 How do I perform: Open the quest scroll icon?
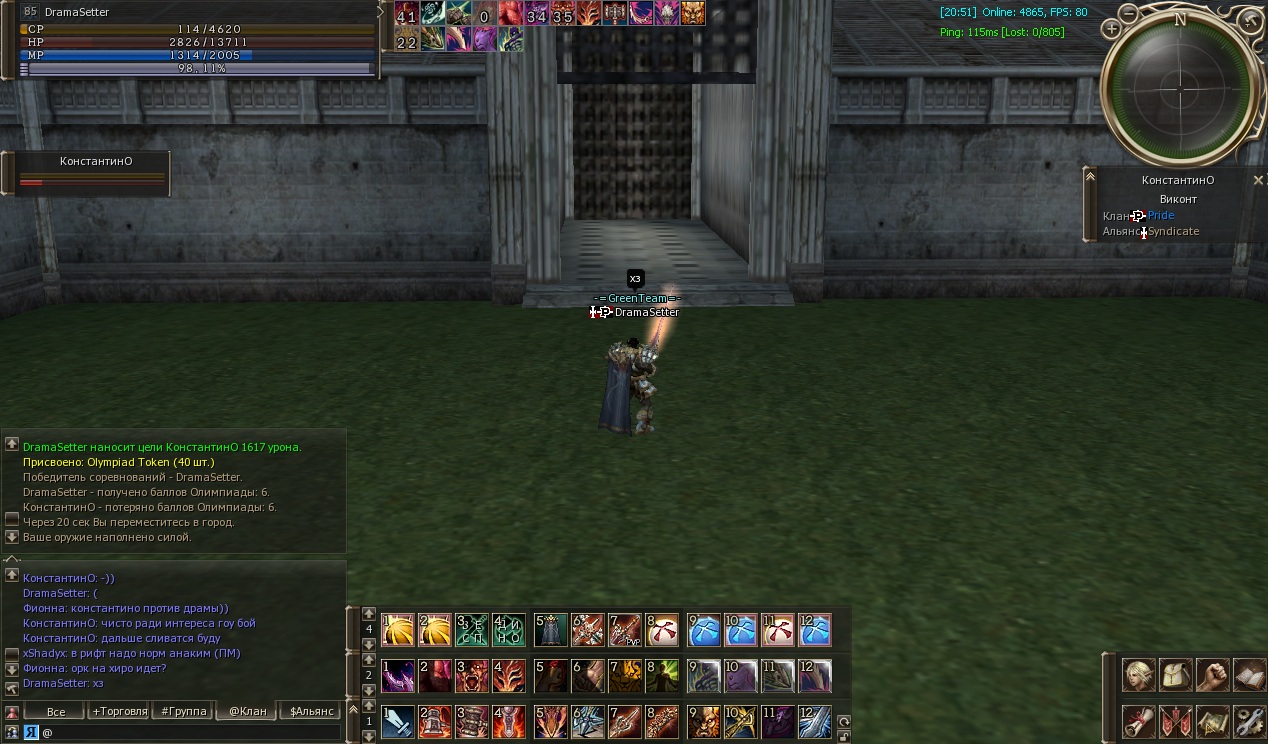1139,720
